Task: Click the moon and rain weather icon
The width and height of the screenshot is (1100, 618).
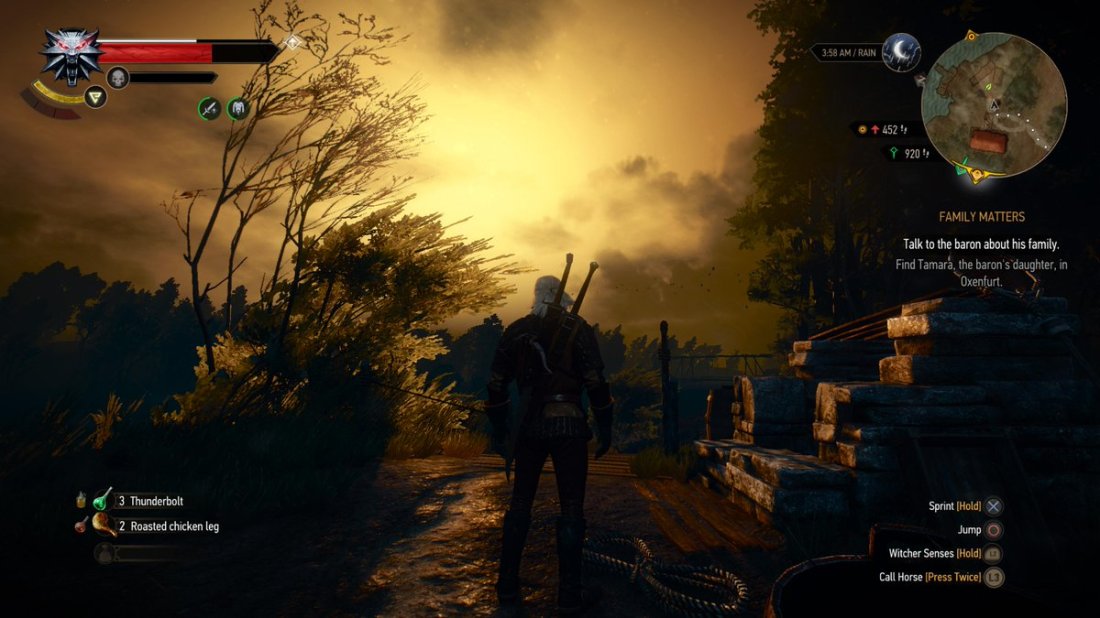Action: point(902,52)
